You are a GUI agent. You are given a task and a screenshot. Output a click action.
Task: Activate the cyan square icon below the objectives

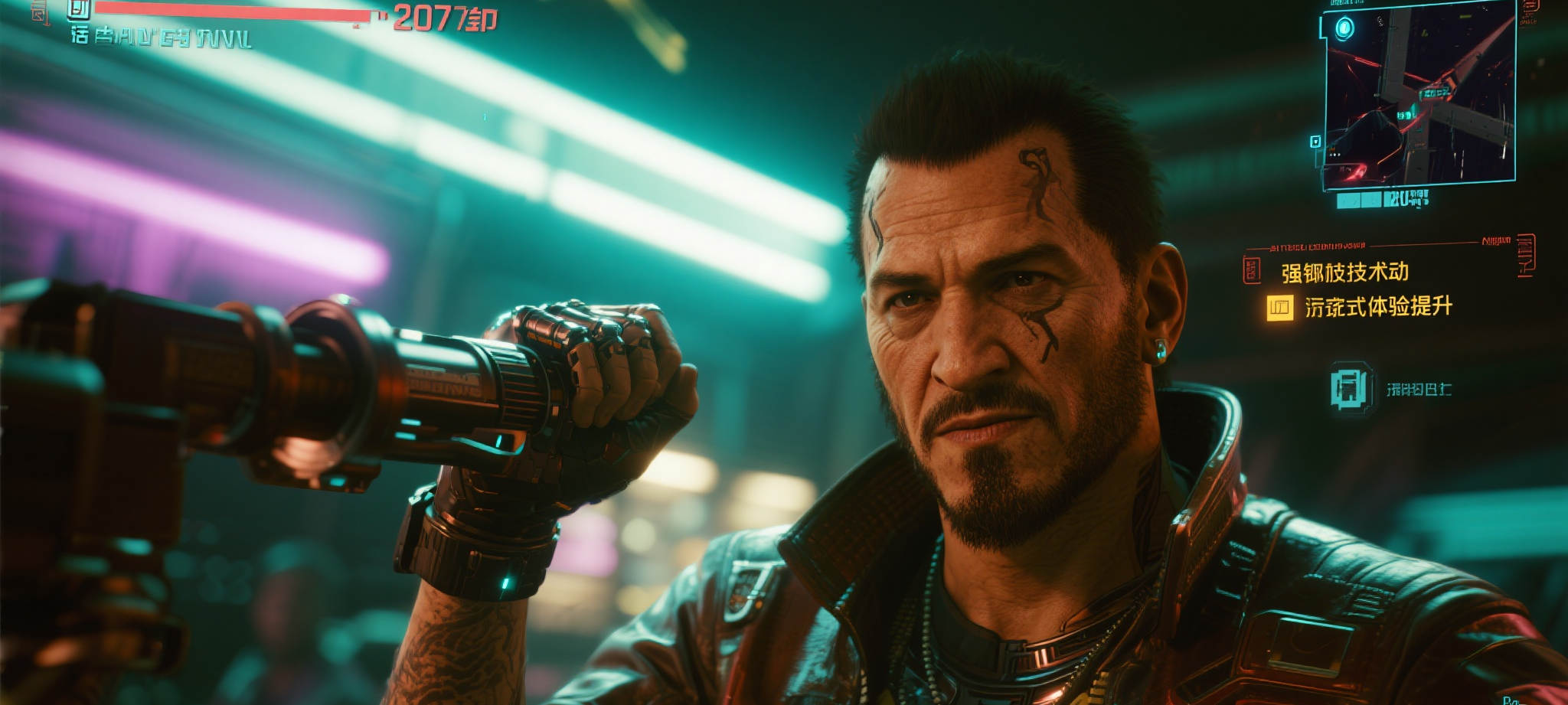[1347, 387]
